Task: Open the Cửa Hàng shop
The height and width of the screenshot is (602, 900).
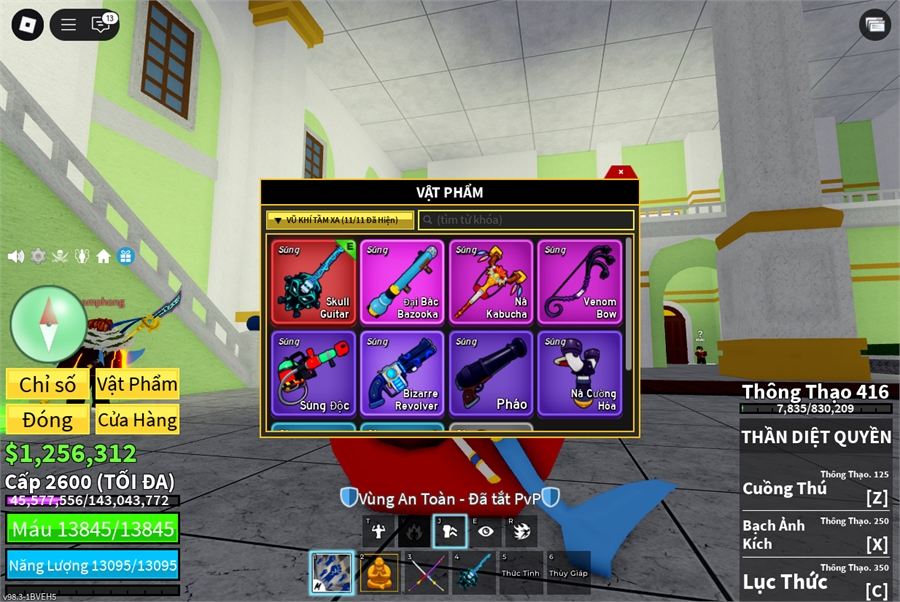Action: [137, 420]
